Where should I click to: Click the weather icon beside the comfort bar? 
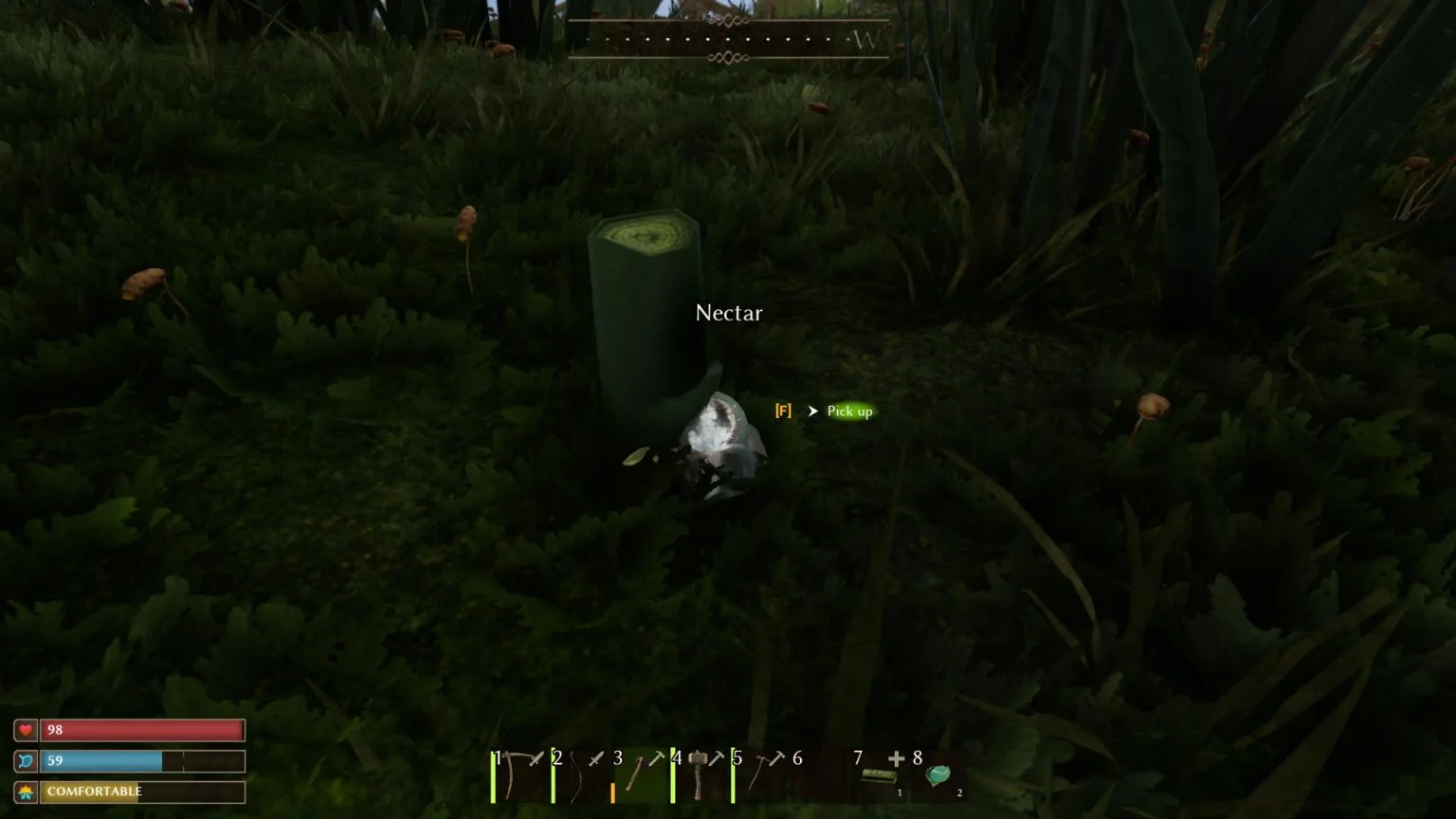[x=27, y=791]
